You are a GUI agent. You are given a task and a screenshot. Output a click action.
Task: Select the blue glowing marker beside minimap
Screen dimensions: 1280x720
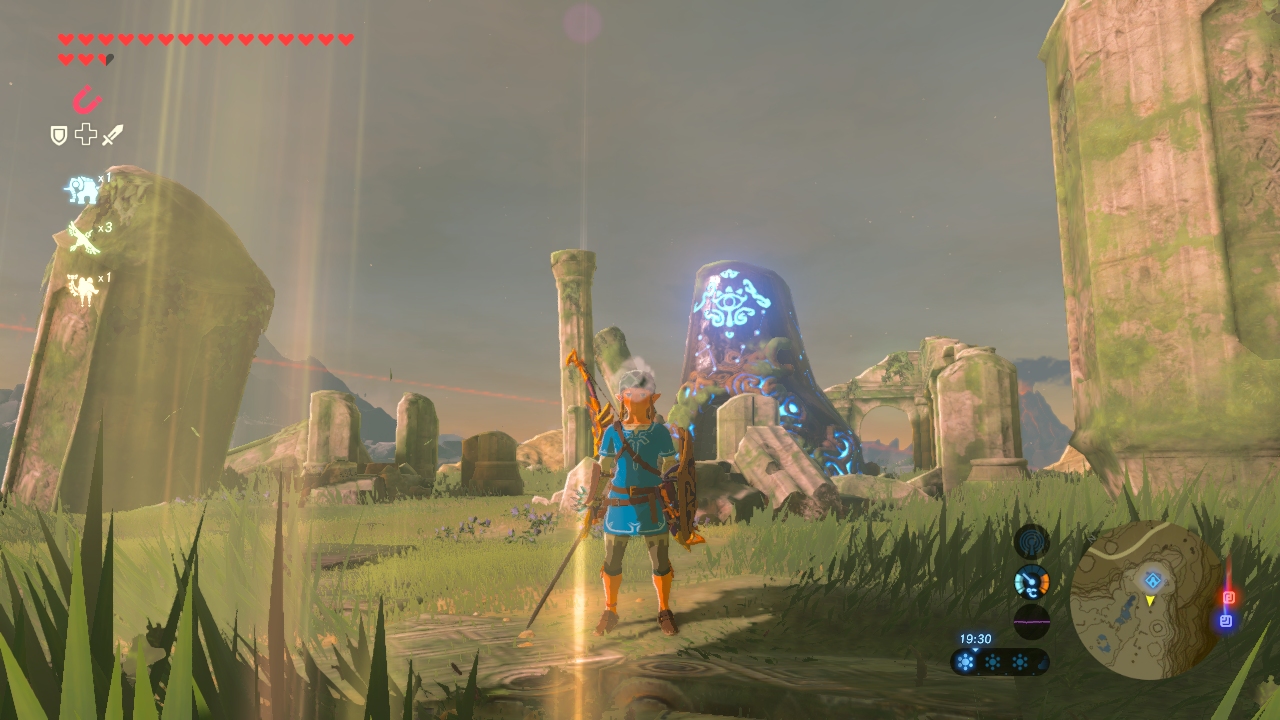click(x=1226, y=621)
